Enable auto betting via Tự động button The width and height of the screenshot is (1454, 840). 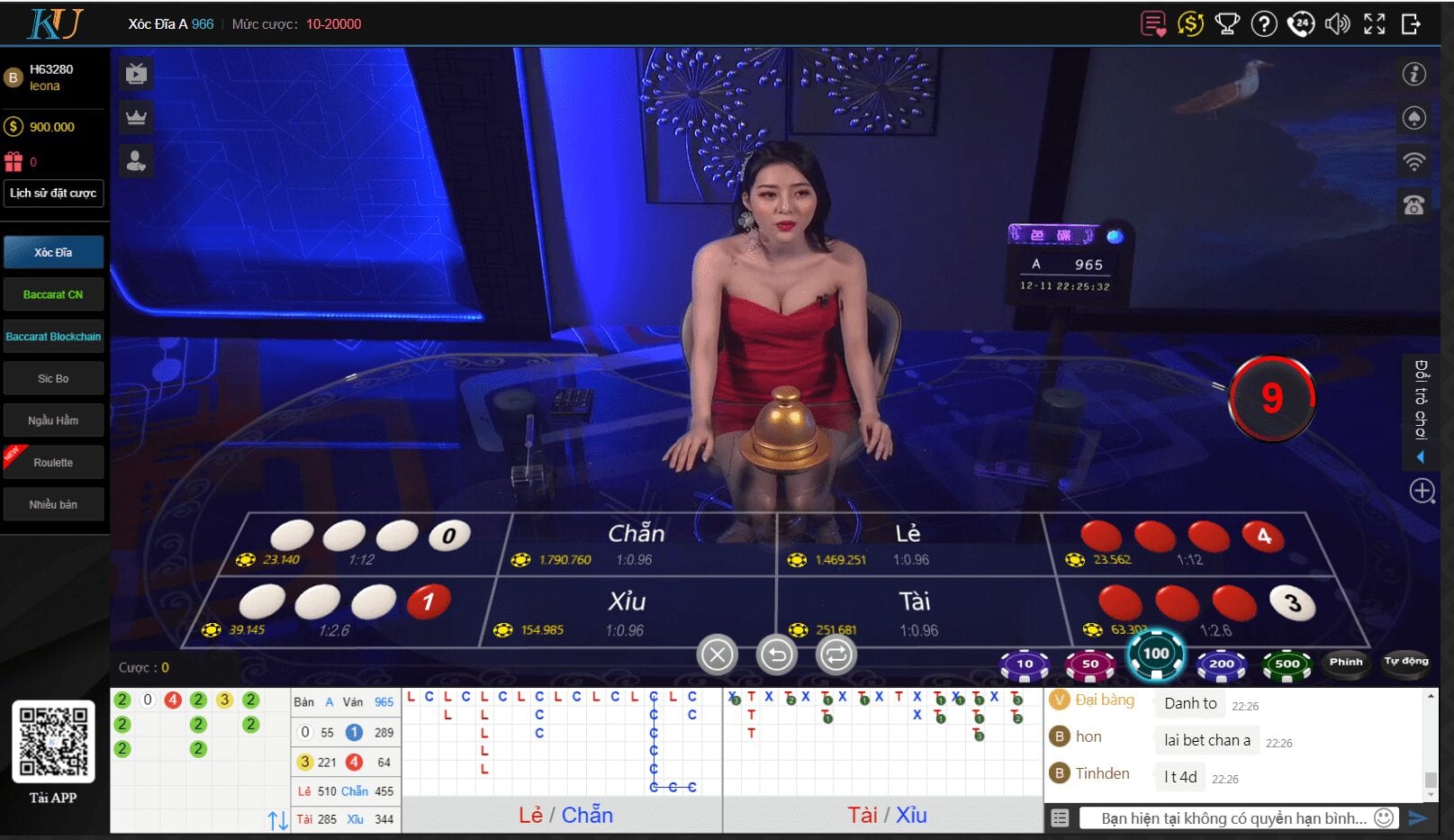[x=1404, y=663]
